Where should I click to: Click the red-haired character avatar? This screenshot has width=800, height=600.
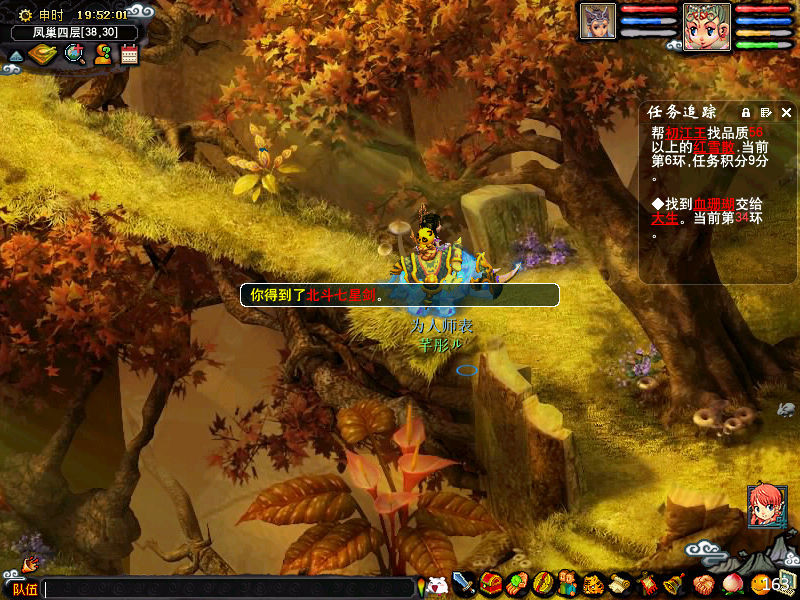tap(766, 506)
